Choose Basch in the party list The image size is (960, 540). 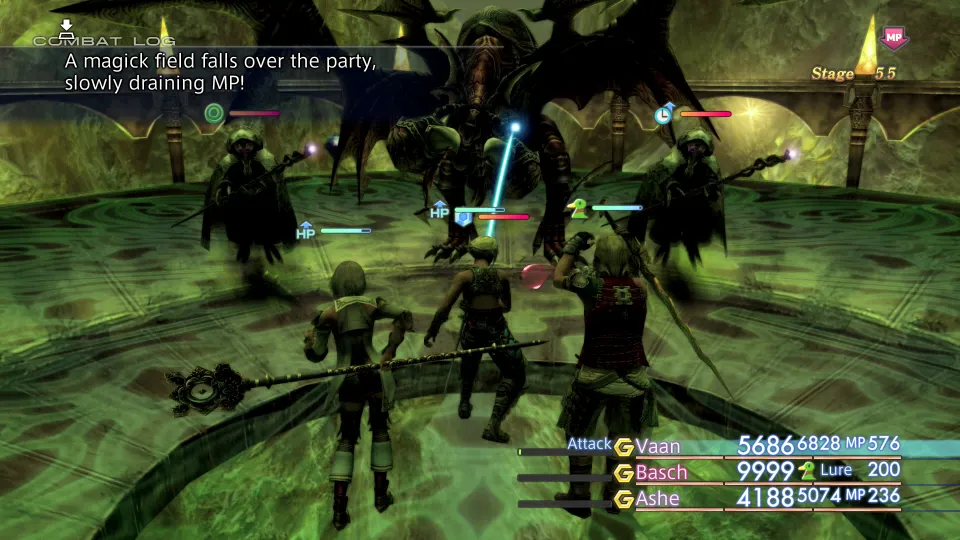click(x=661, y=472)
